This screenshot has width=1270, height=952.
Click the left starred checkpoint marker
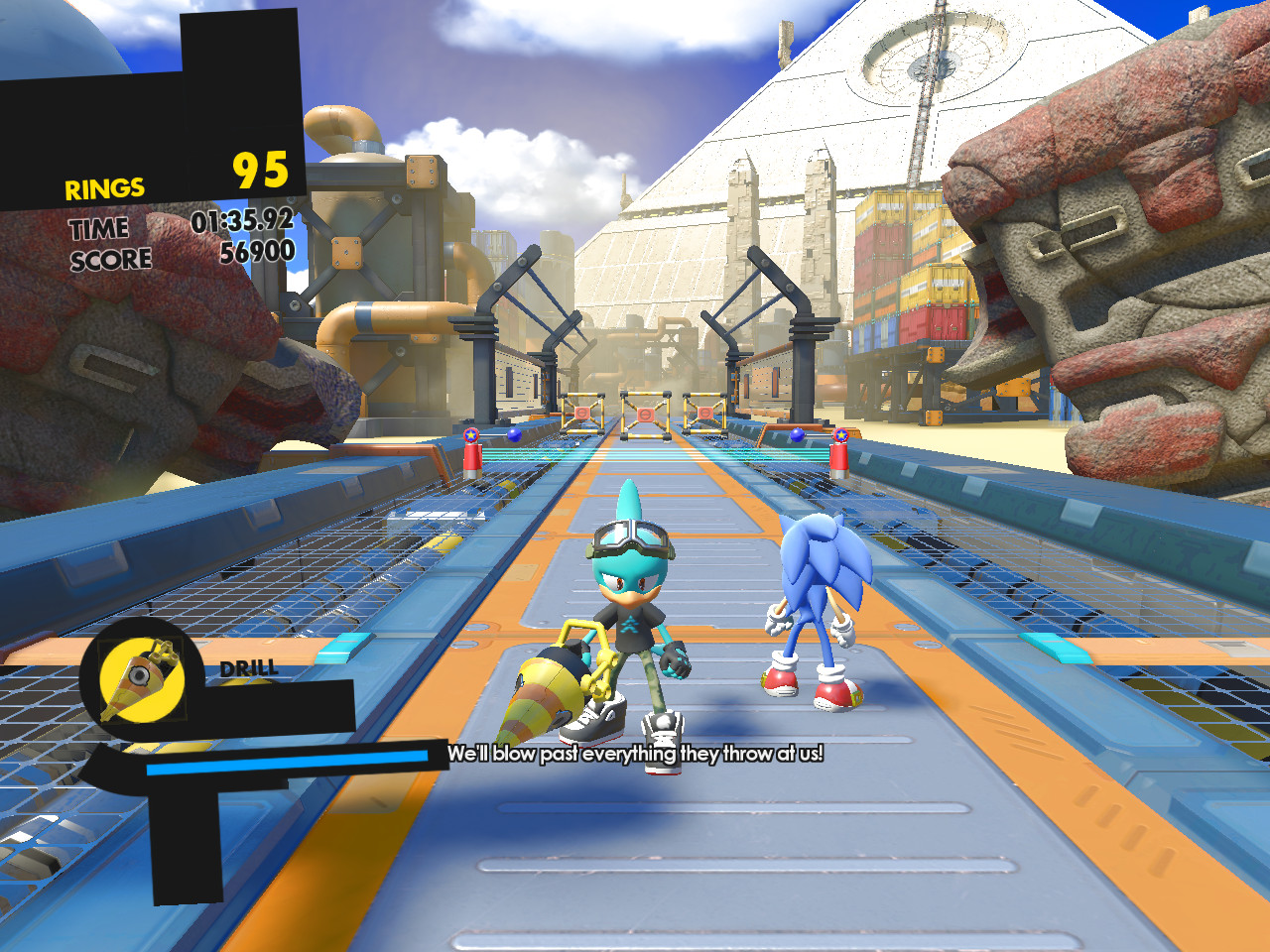click(471, 433)
